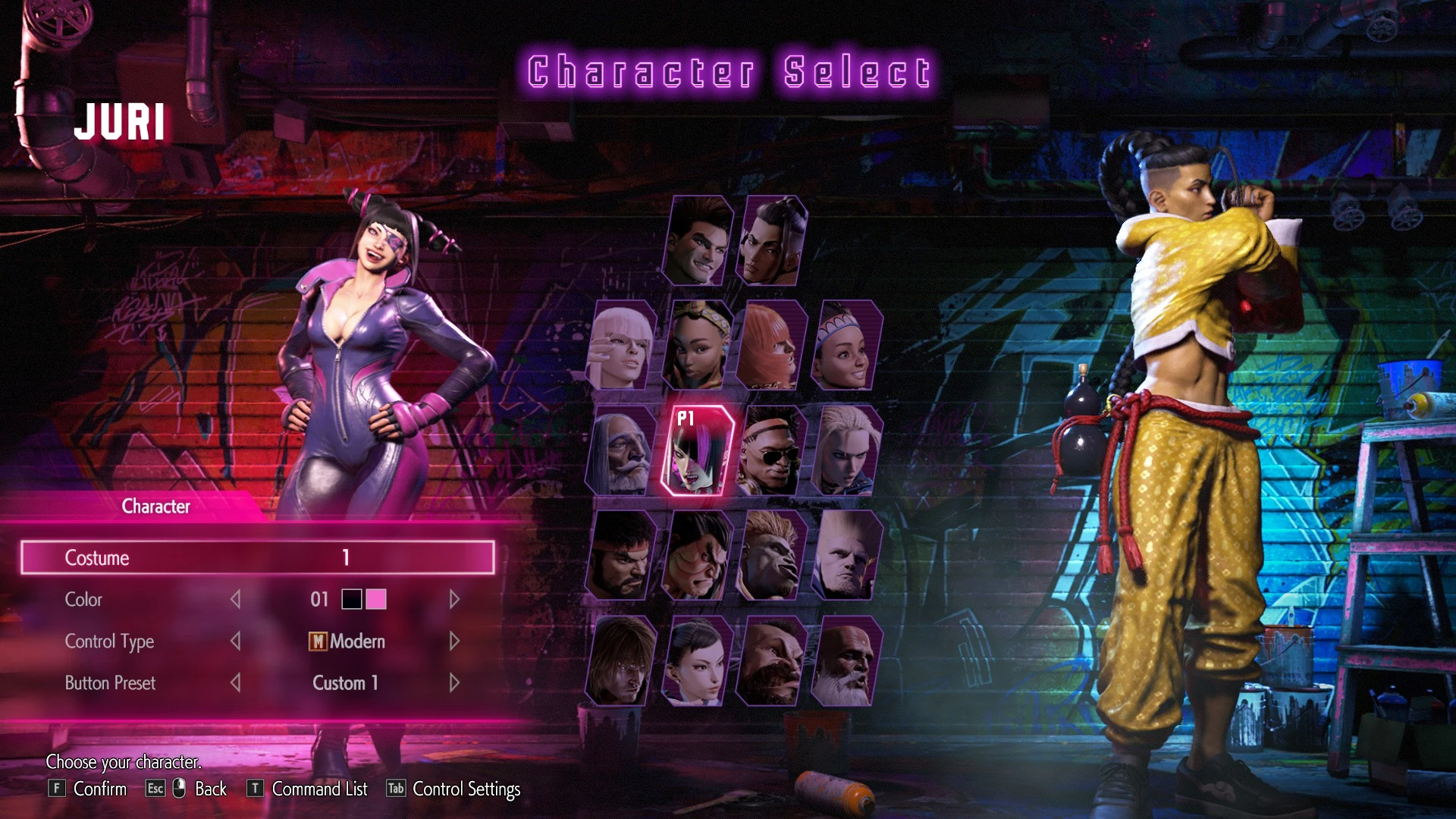The height and width of the screenshot is (819, 1456).
Task: Choose Marisa with the orange hair
Action: pyautogui.click(x=770, y=346)
